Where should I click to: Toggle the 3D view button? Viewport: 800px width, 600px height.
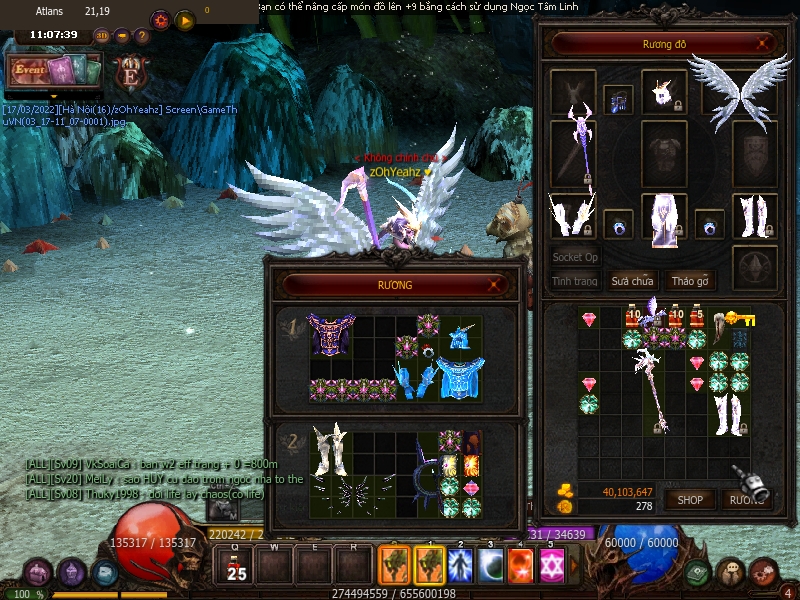point(102,36)
